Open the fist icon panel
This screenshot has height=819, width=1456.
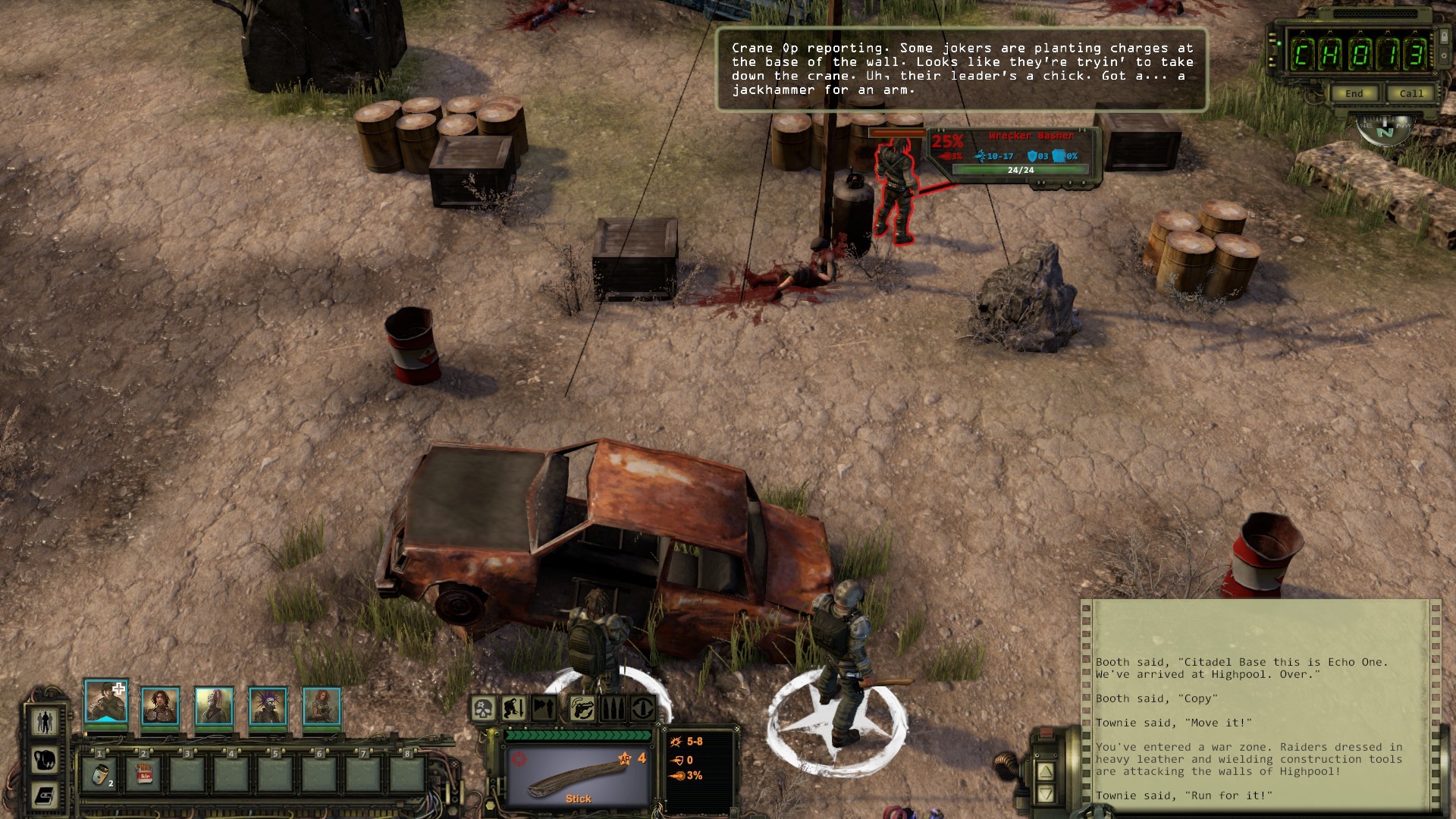(45, 759)
